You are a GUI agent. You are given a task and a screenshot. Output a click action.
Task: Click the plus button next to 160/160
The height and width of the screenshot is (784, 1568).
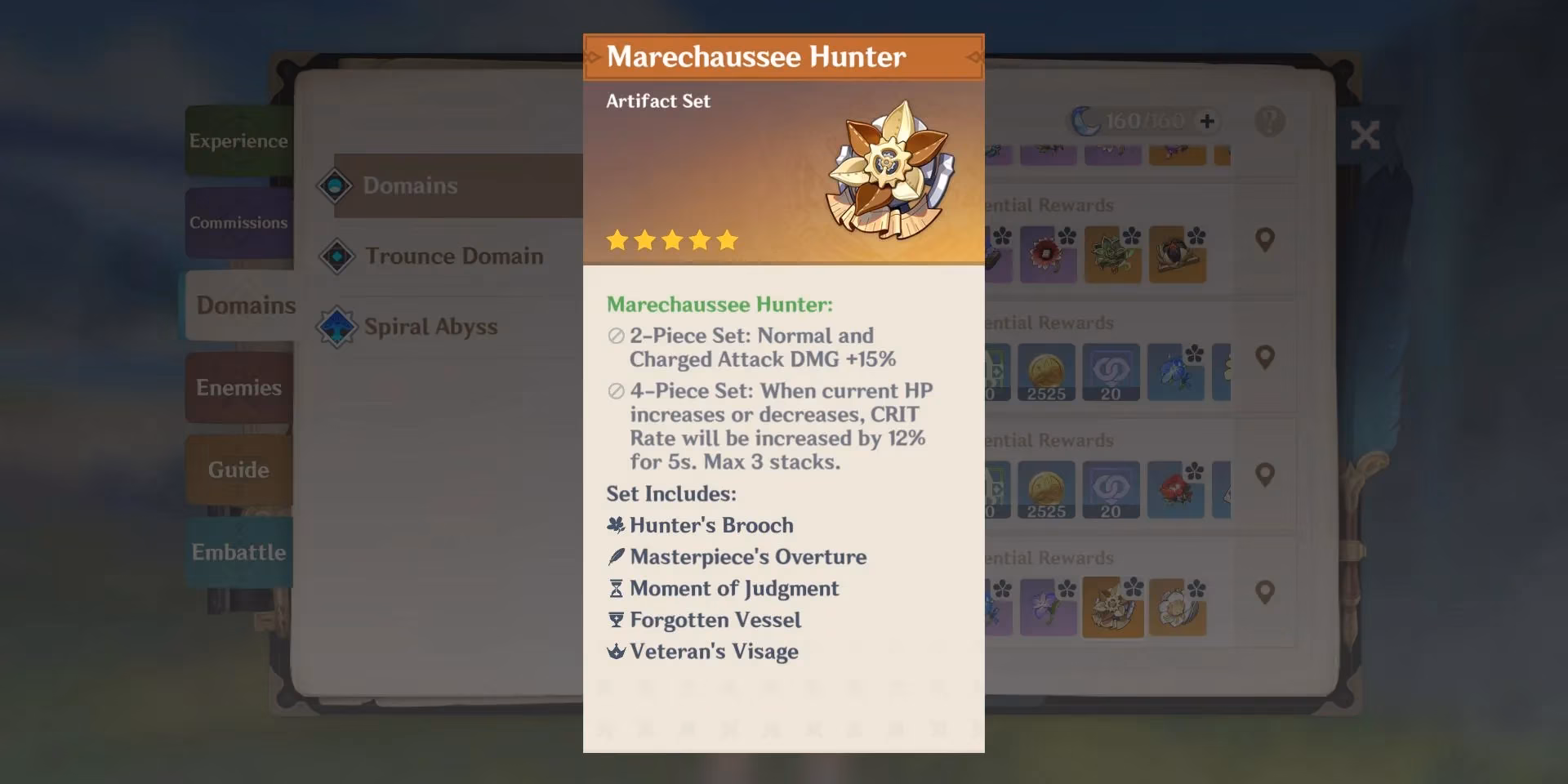(x=1205, y=121)
